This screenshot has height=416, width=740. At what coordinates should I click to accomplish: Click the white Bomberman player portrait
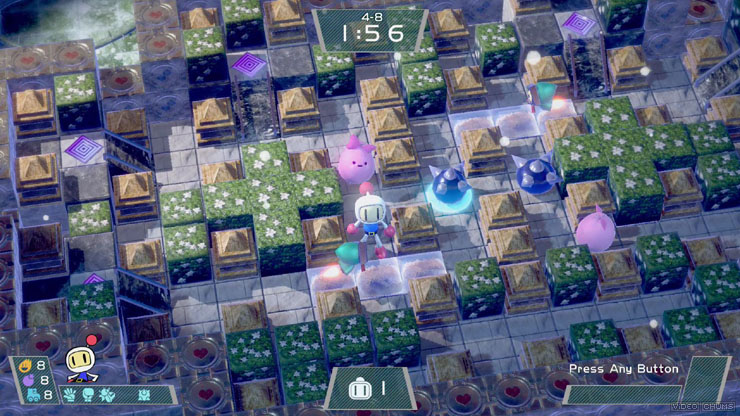[80, 361]
